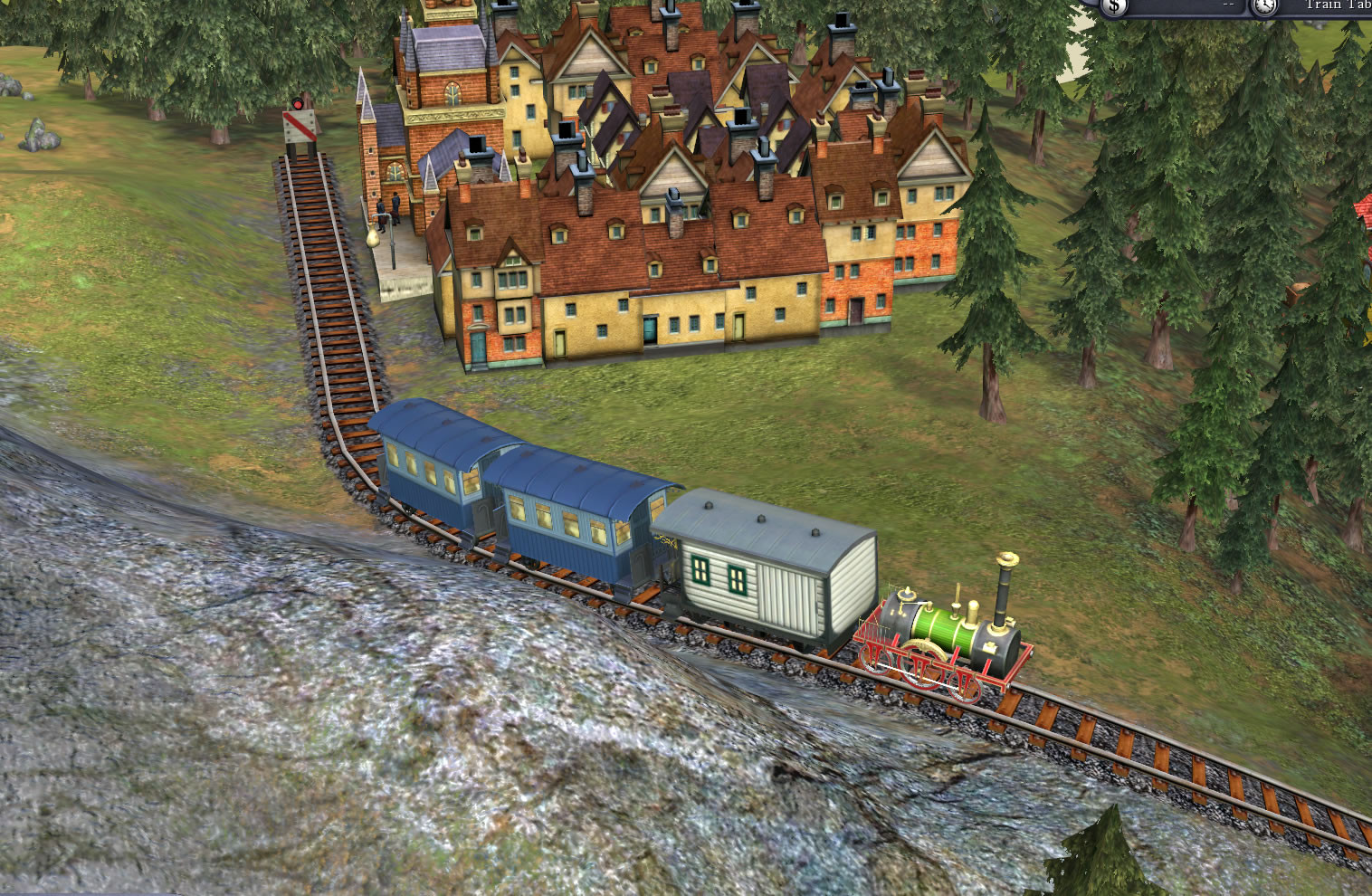Click the top HUD bar
This screenshot has height=896, width=1372.
click(x=1177, y=9)
